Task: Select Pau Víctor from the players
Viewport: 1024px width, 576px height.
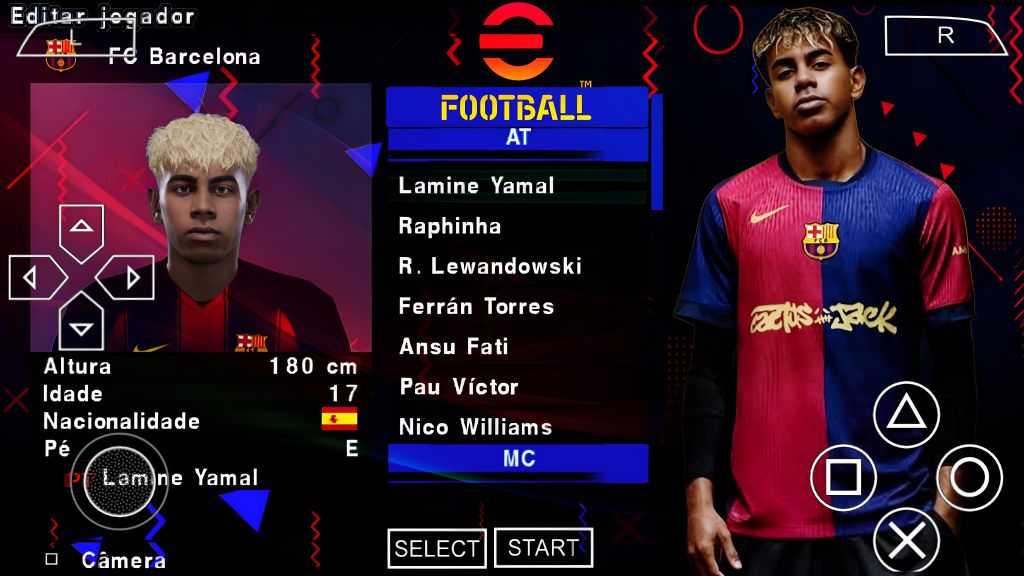Action: point(458,386)
